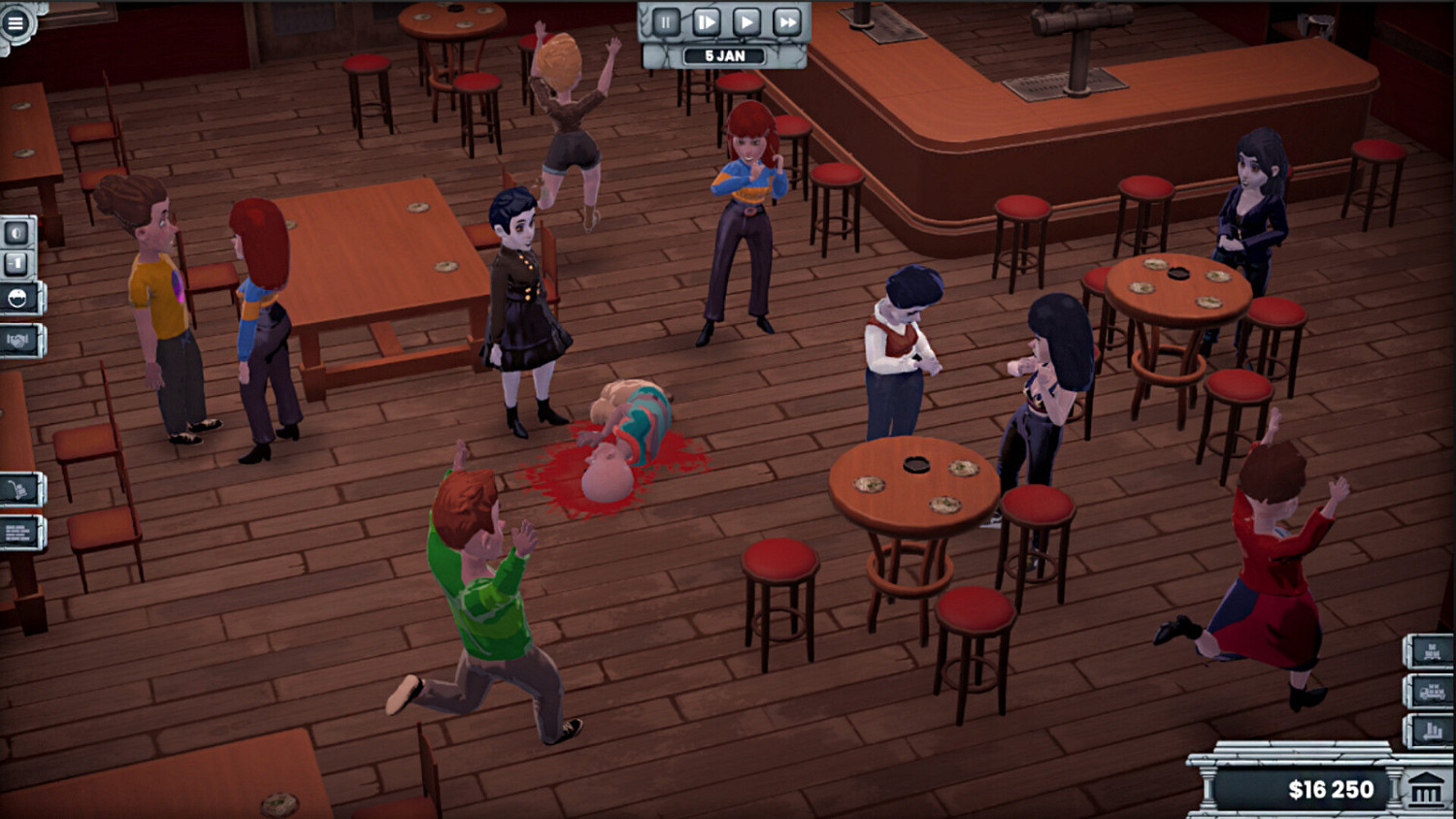The width and height of the screenshot is (1456, 819).
Task: Fast-forward time with the double-arrow button
Action: pos(788,19)
